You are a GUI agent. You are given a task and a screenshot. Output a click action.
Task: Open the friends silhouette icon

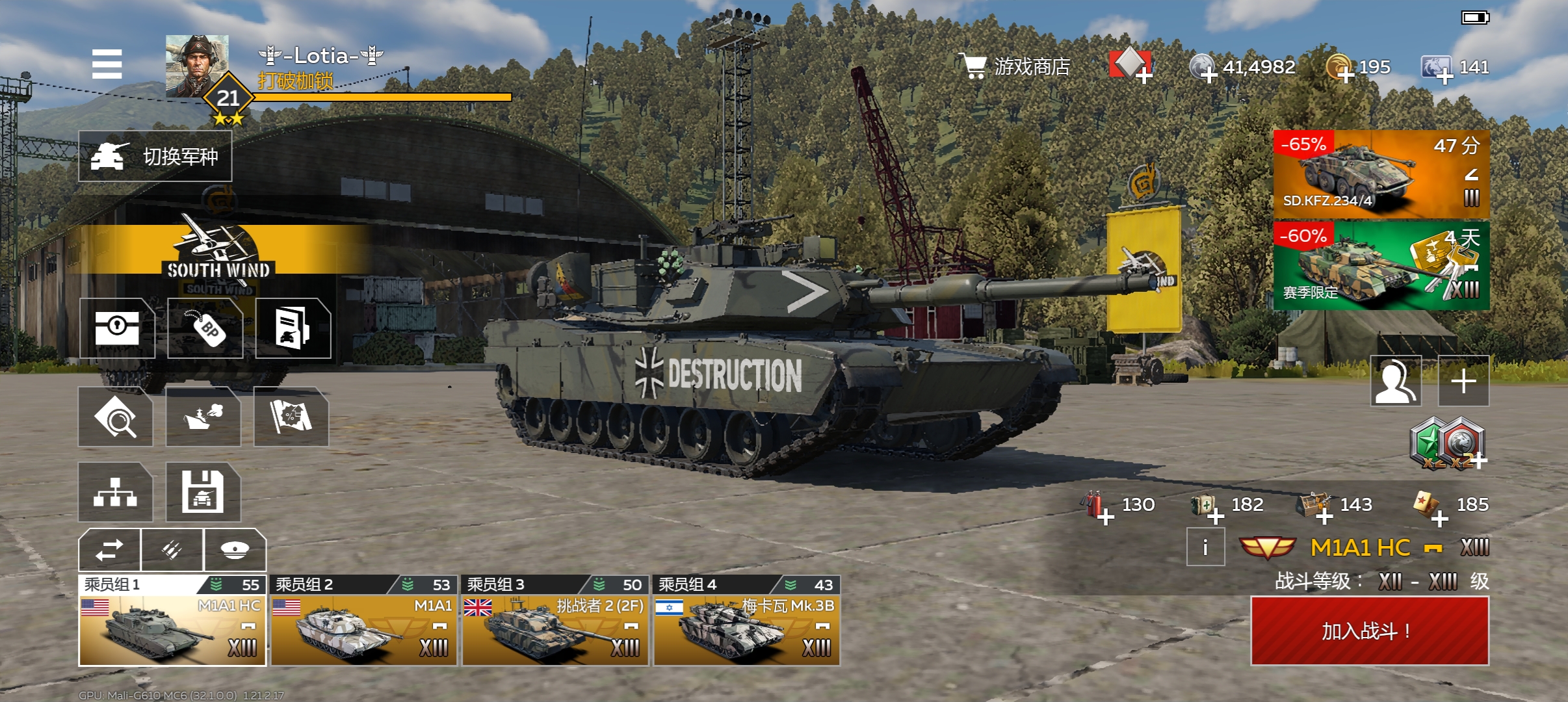(1396, 381)
